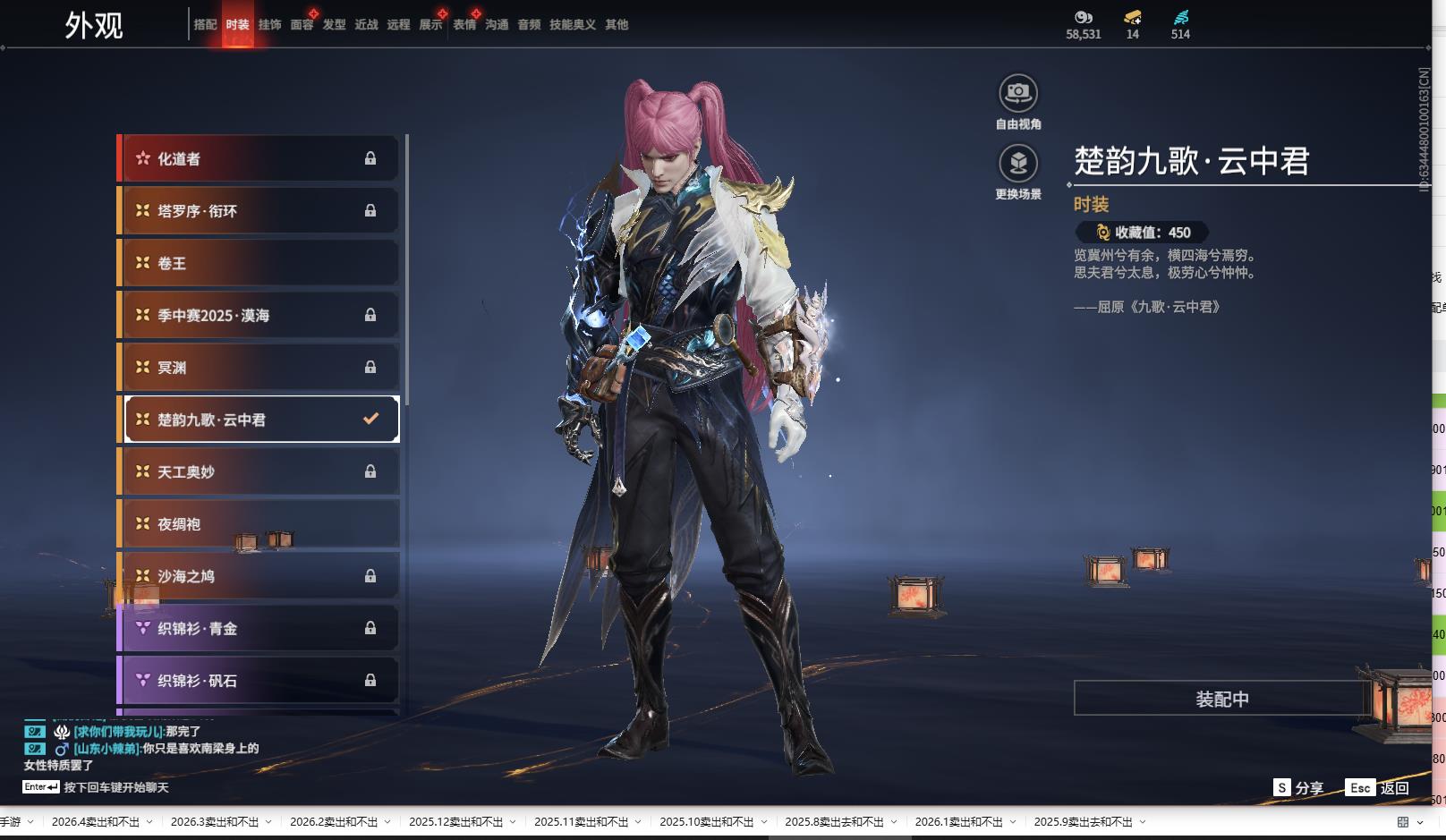
Task: Select the 夜绸袍 outfit
Action: pos(259,524)
